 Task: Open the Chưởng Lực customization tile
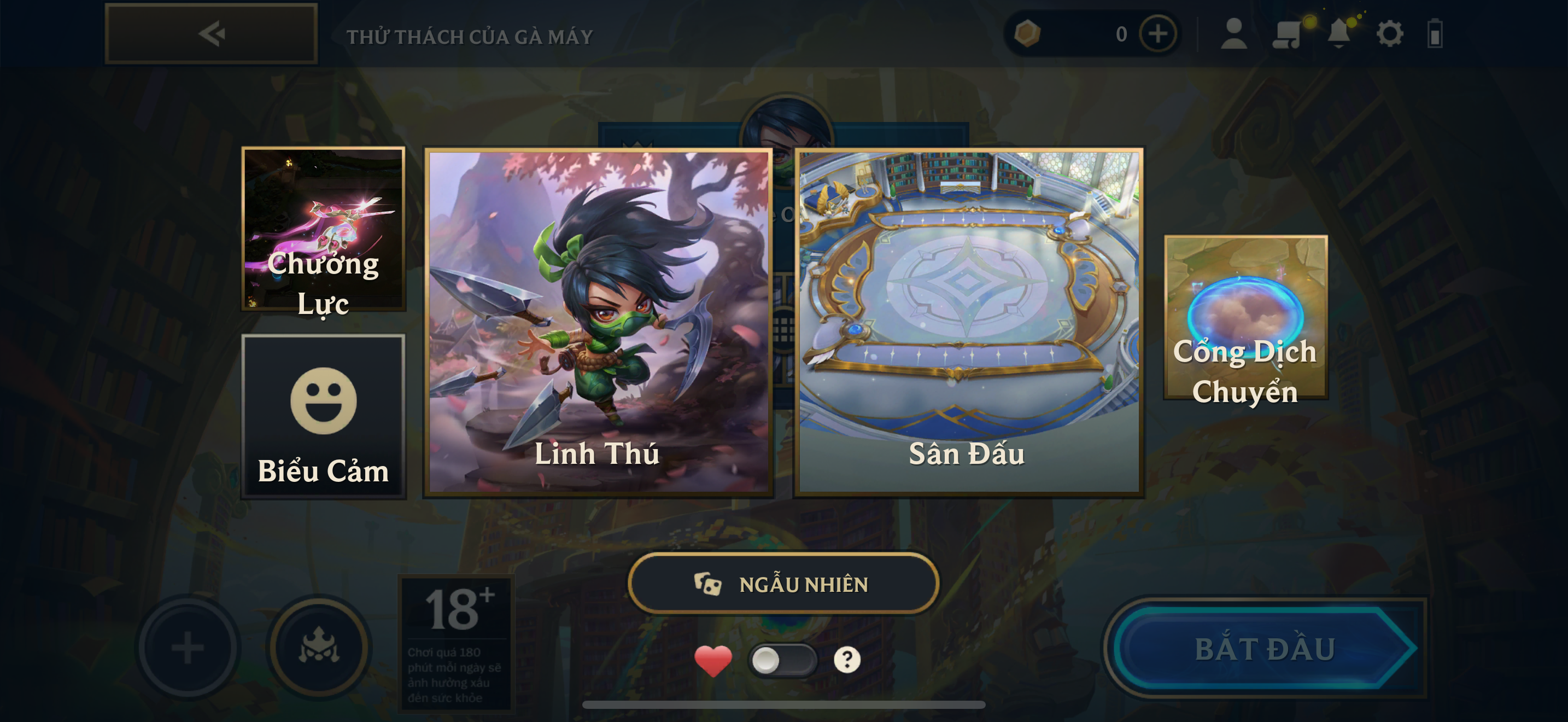(x=323, y=229)
